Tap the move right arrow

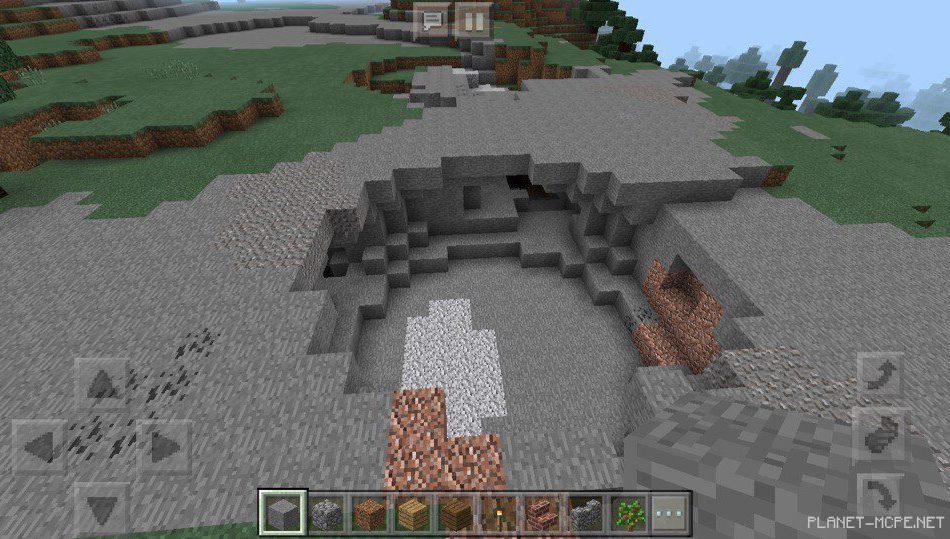[163, 446]
